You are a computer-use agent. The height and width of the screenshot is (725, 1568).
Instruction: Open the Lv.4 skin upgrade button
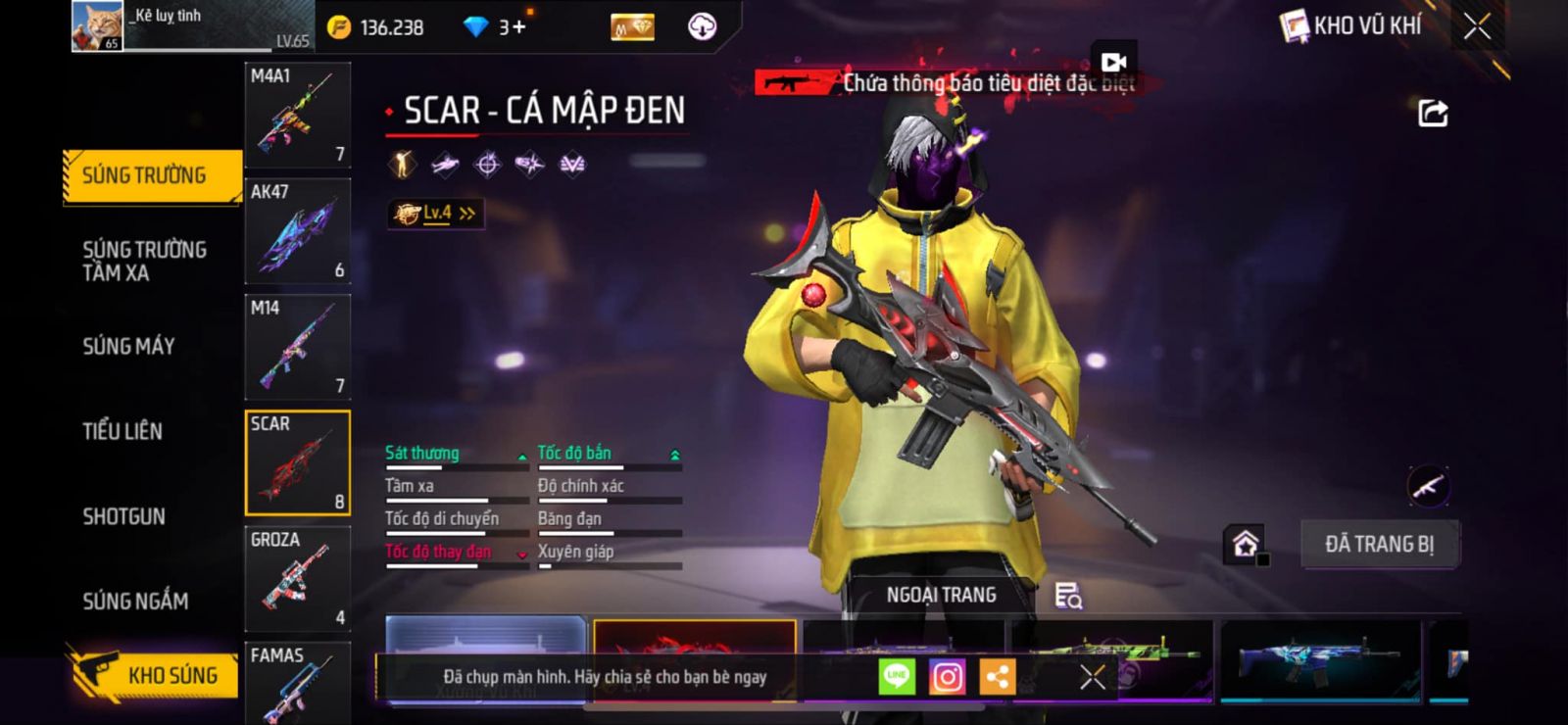pyautogui.click(x=436, y=214)
